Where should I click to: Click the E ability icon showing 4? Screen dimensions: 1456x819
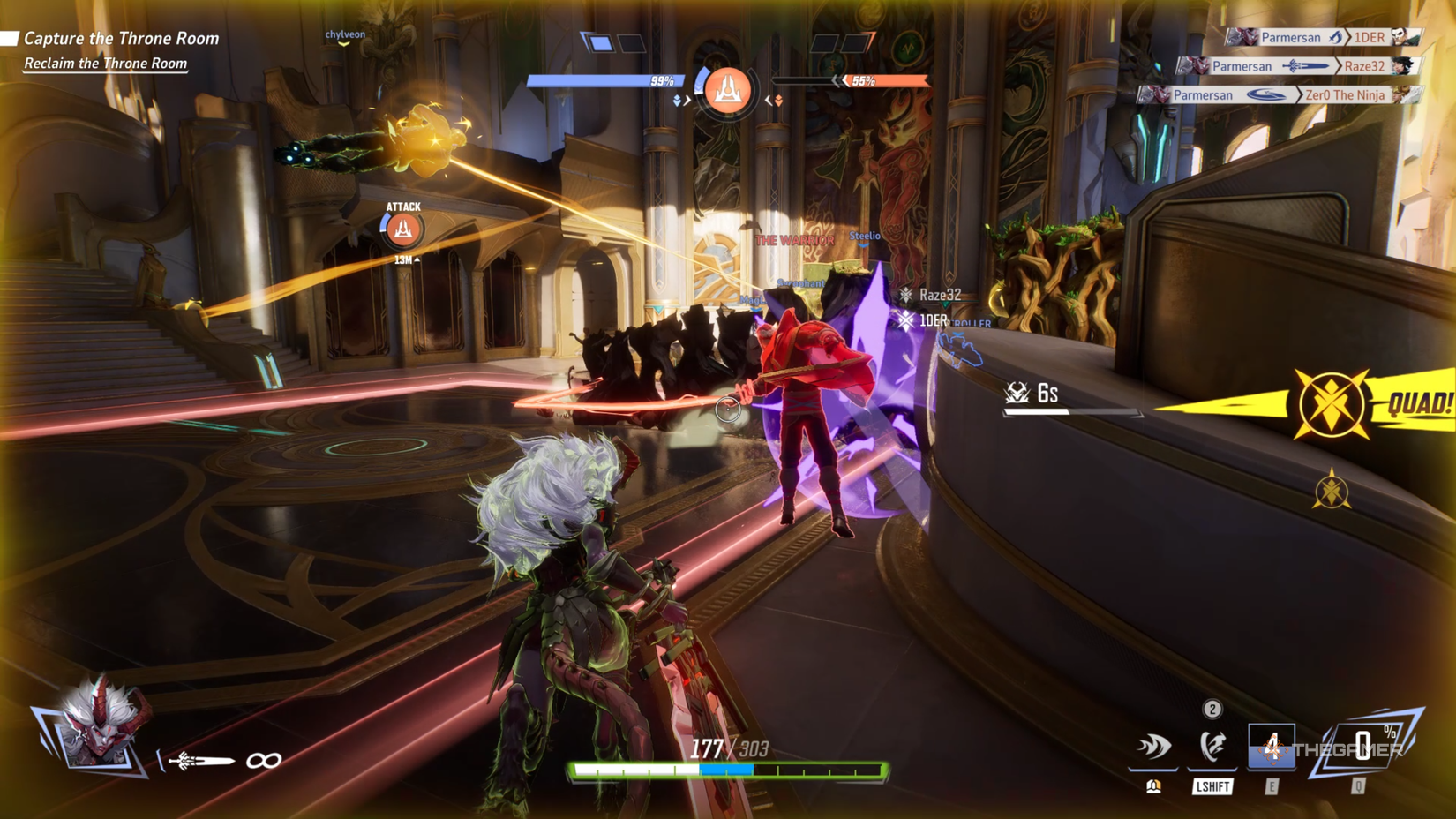click(x=1272, y=746)
